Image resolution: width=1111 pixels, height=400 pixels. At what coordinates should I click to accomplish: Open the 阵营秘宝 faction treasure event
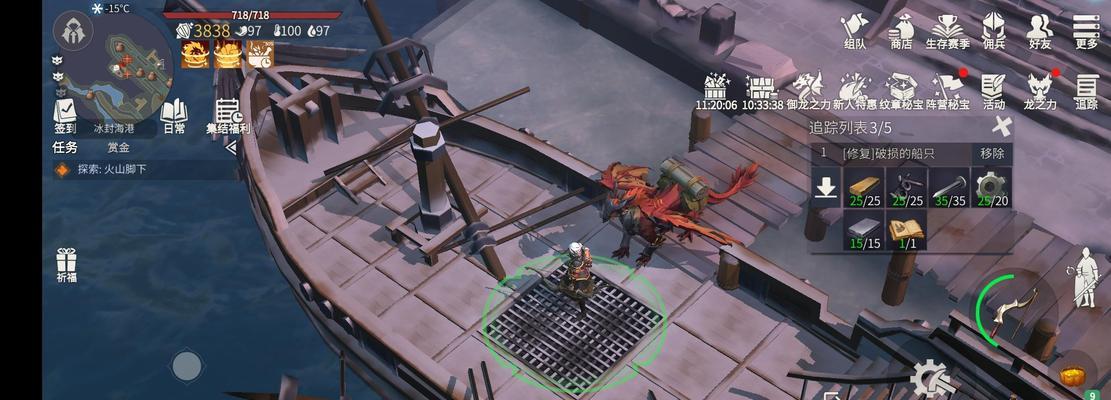(946, 90)
